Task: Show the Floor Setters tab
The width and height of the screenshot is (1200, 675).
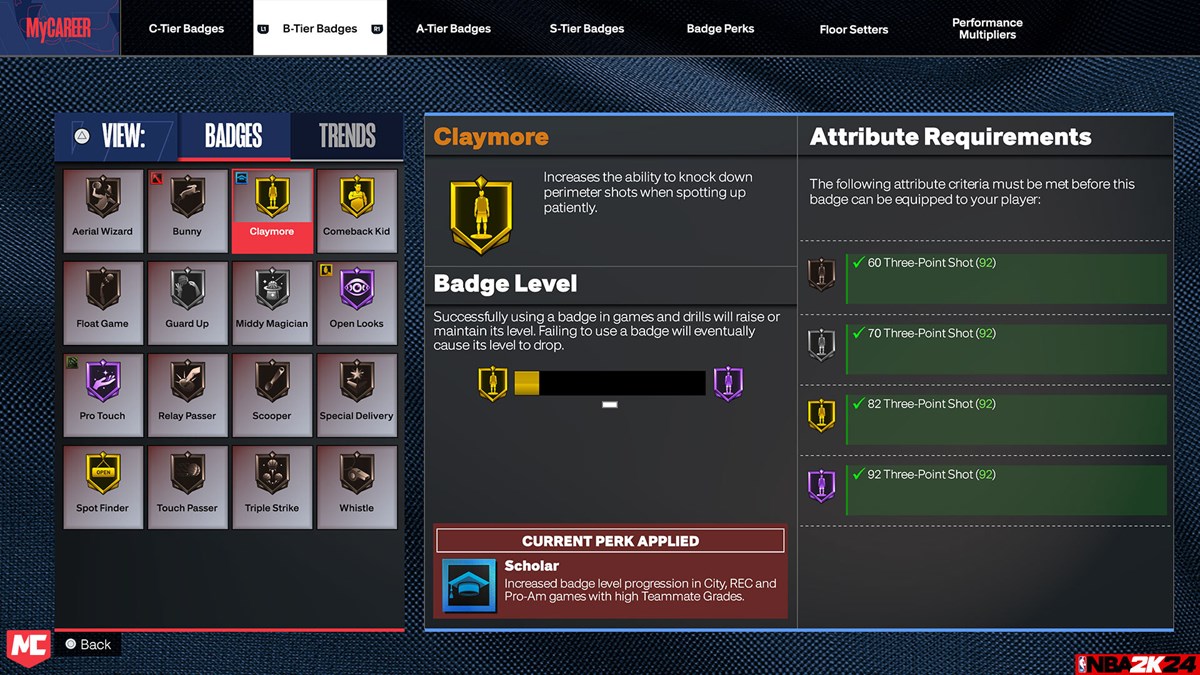Action: click(853, 29)
